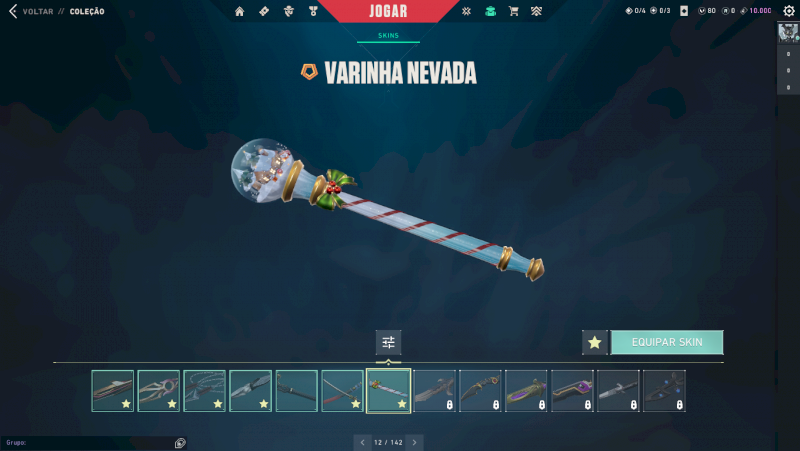Switch to the Skins tab

(x=388, y=34)
